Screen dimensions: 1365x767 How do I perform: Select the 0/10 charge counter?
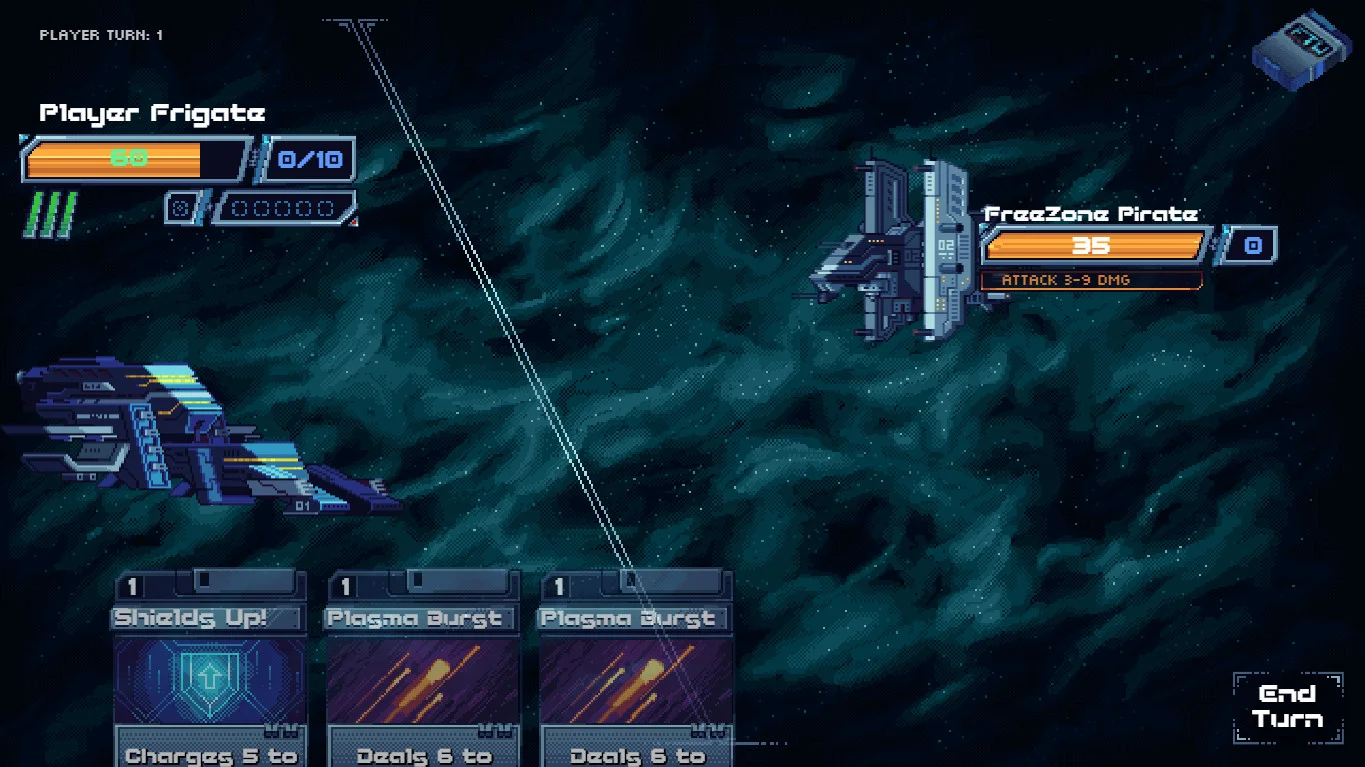click(308, 158)
